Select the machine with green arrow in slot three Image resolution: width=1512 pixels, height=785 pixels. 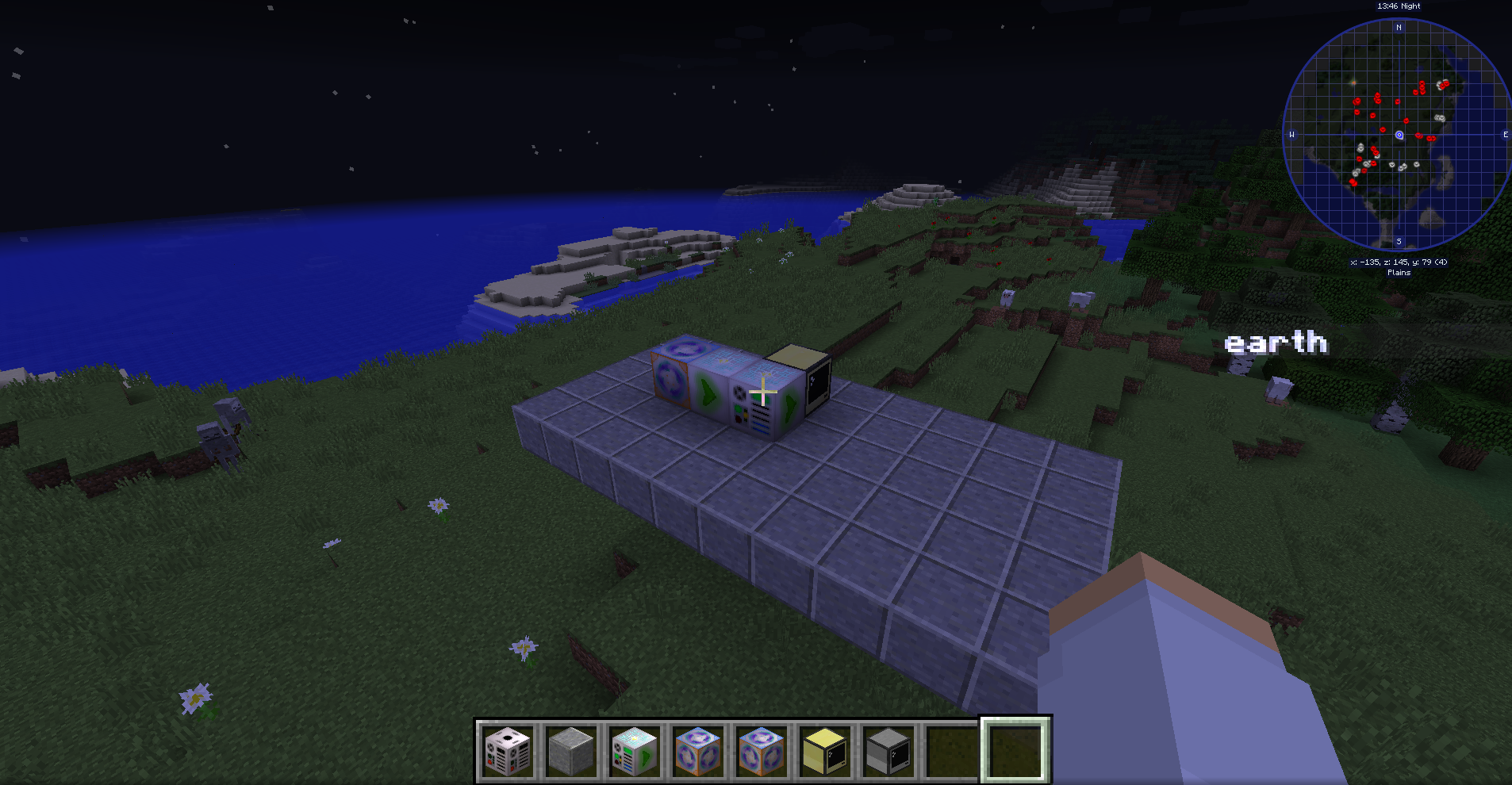click(x=635, y=752)
